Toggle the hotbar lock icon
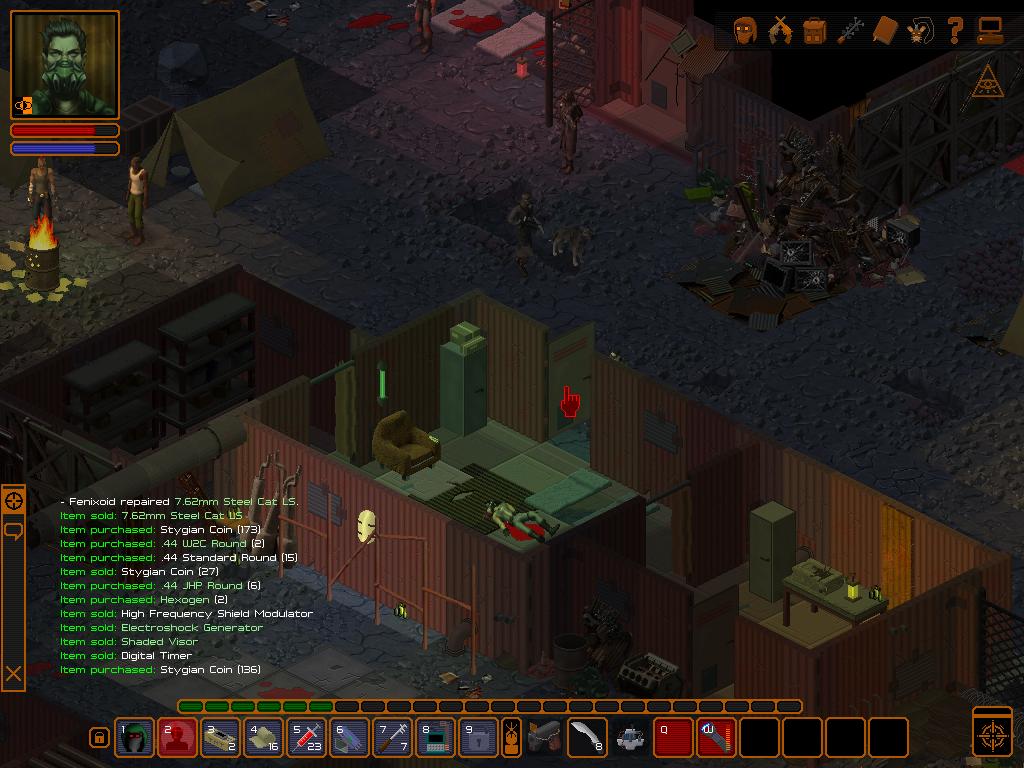This screenshot has height=768, width=1024. [x=99, y=738]
